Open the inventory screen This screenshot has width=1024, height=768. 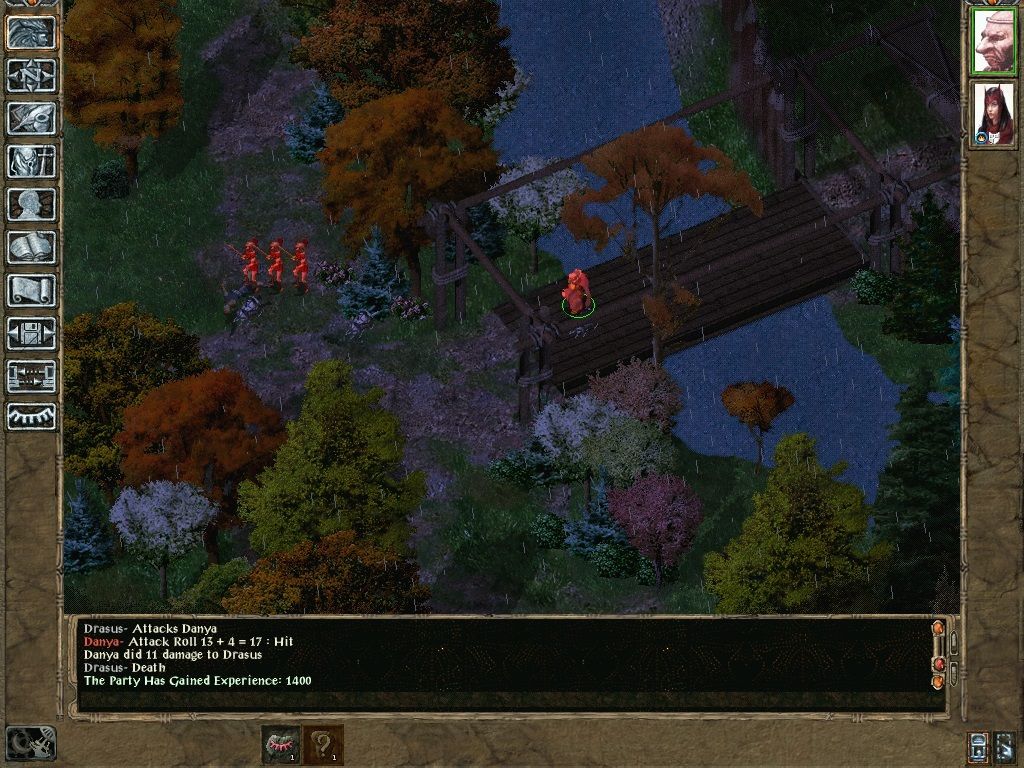pyautogui.click(x=32, y=161)
